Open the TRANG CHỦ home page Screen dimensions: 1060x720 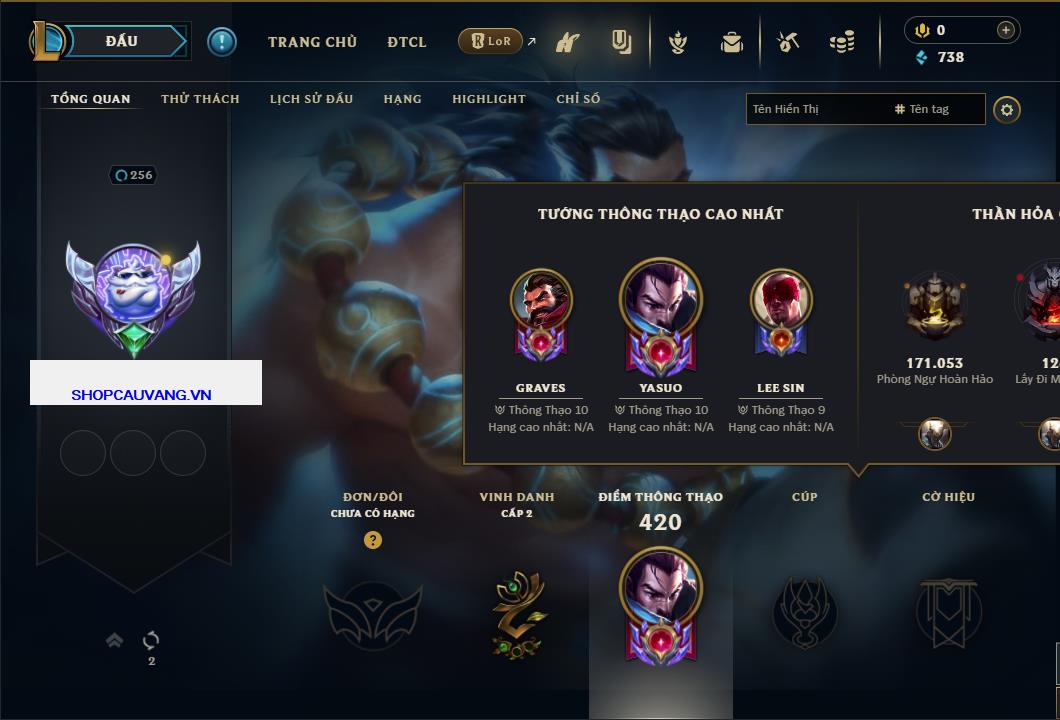(312, 42)
